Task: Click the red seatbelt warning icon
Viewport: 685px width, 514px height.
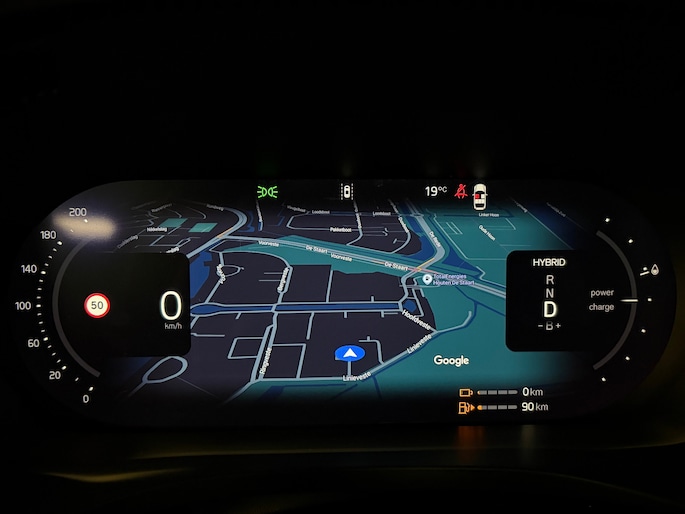Action: tap(461, 190)
